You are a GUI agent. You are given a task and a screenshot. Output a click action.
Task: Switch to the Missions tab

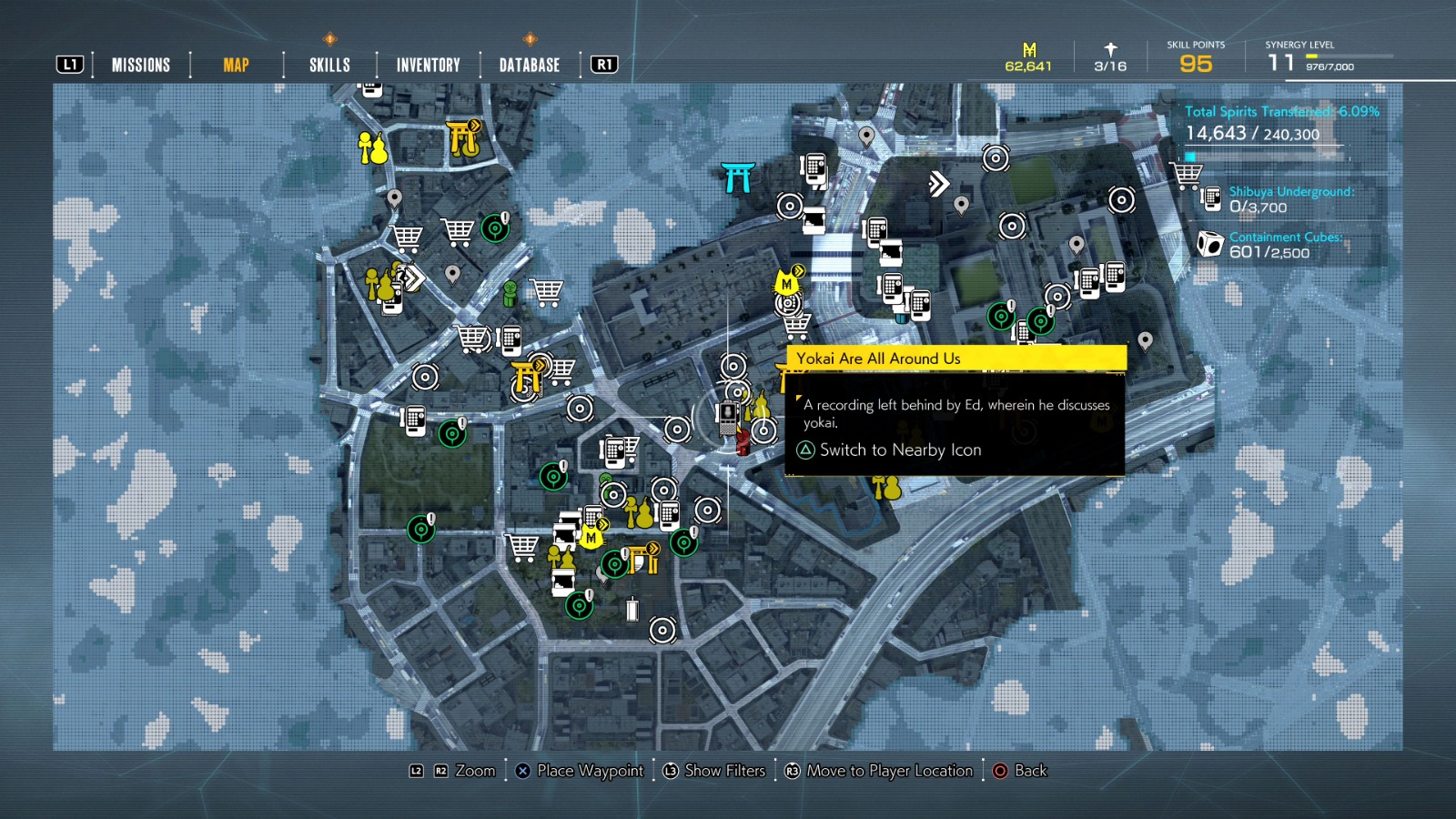click(139, 64)
